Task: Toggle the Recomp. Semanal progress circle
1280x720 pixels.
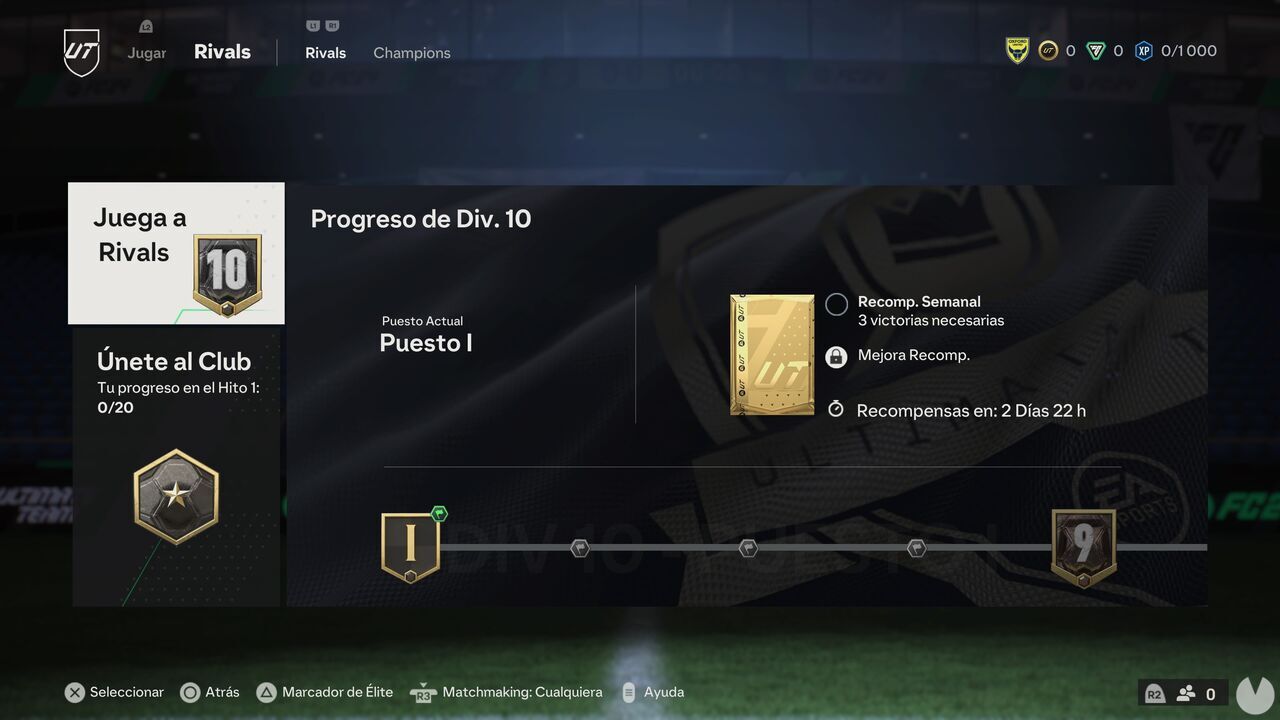Action: click(836, 304)
